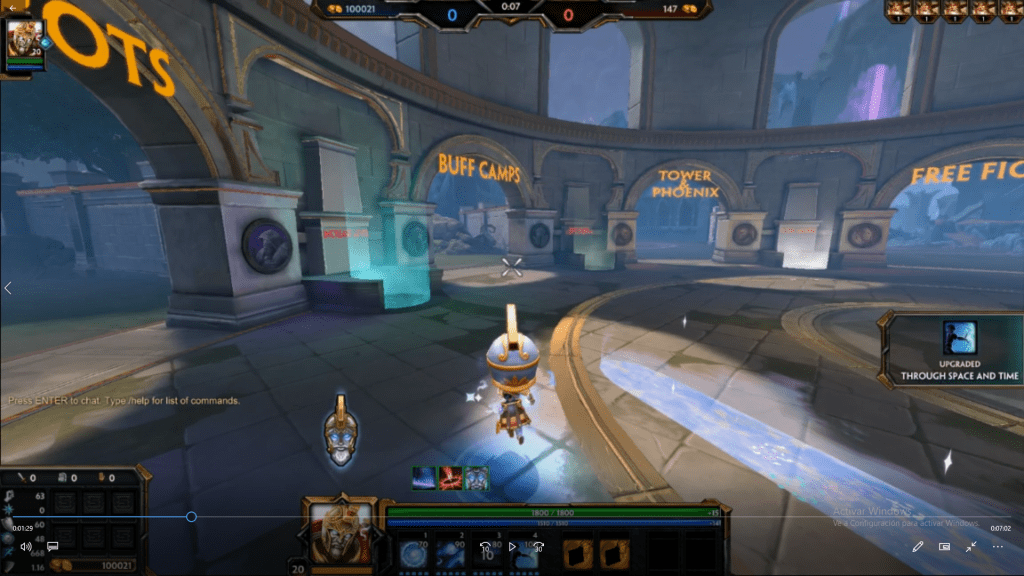
Task: Seek using the video progress handle
Action: pyautogui.click(x=191, y=517)
